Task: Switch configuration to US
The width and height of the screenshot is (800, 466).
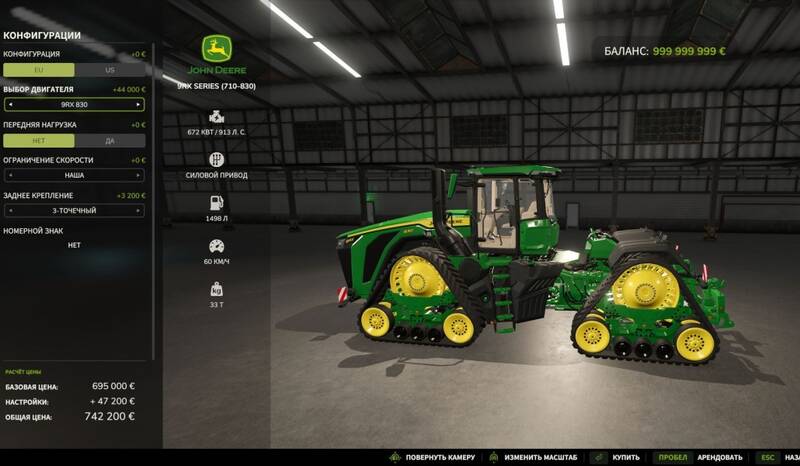Action: 110,70
